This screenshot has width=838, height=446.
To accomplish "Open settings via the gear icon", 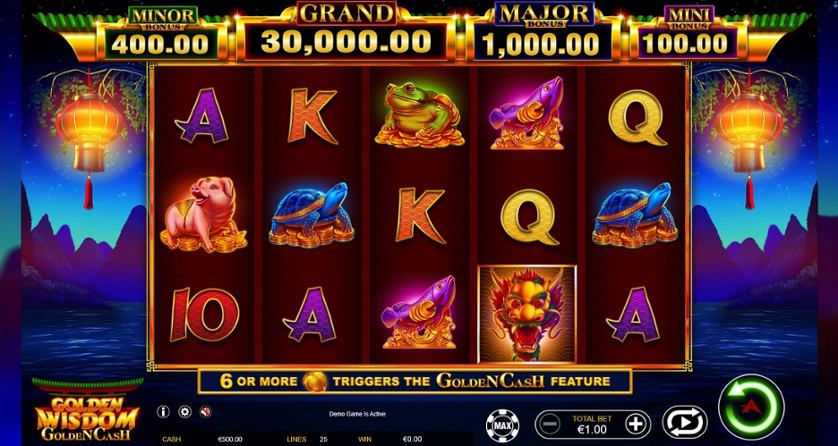I will 184,411.
